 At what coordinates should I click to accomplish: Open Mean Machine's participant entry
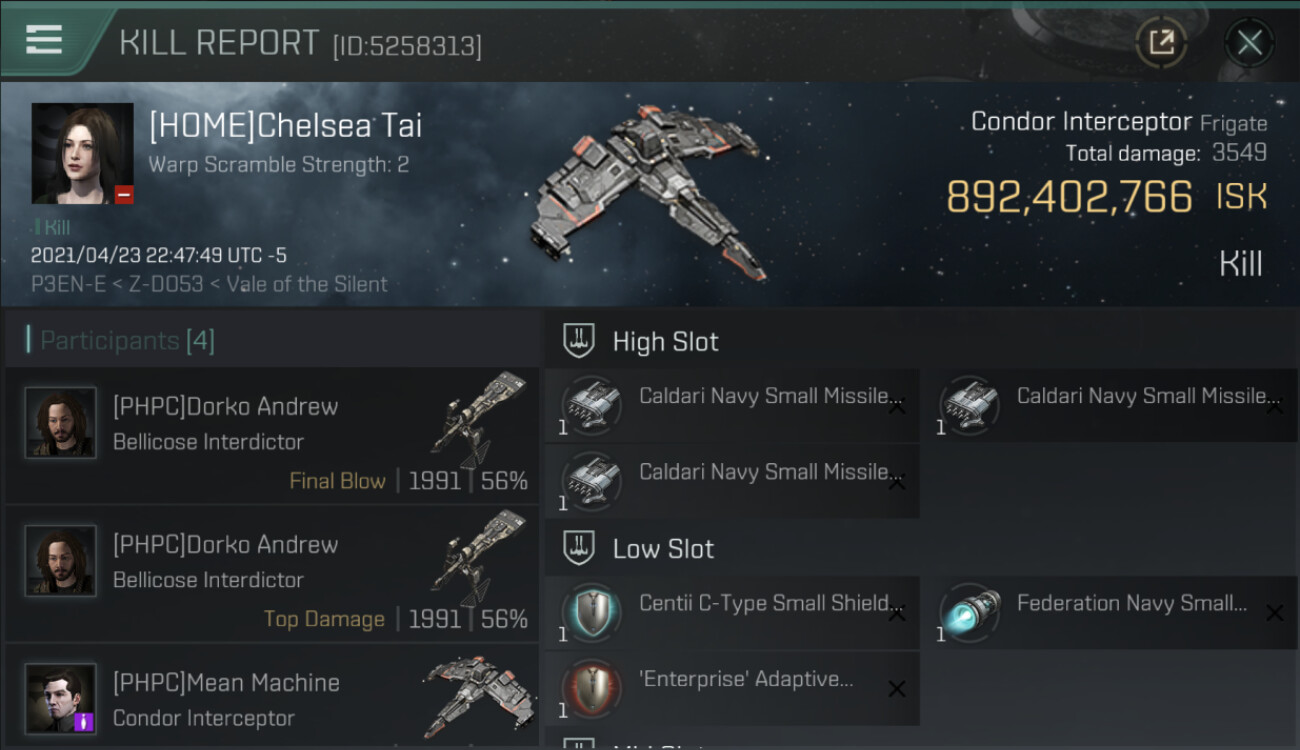272,700
